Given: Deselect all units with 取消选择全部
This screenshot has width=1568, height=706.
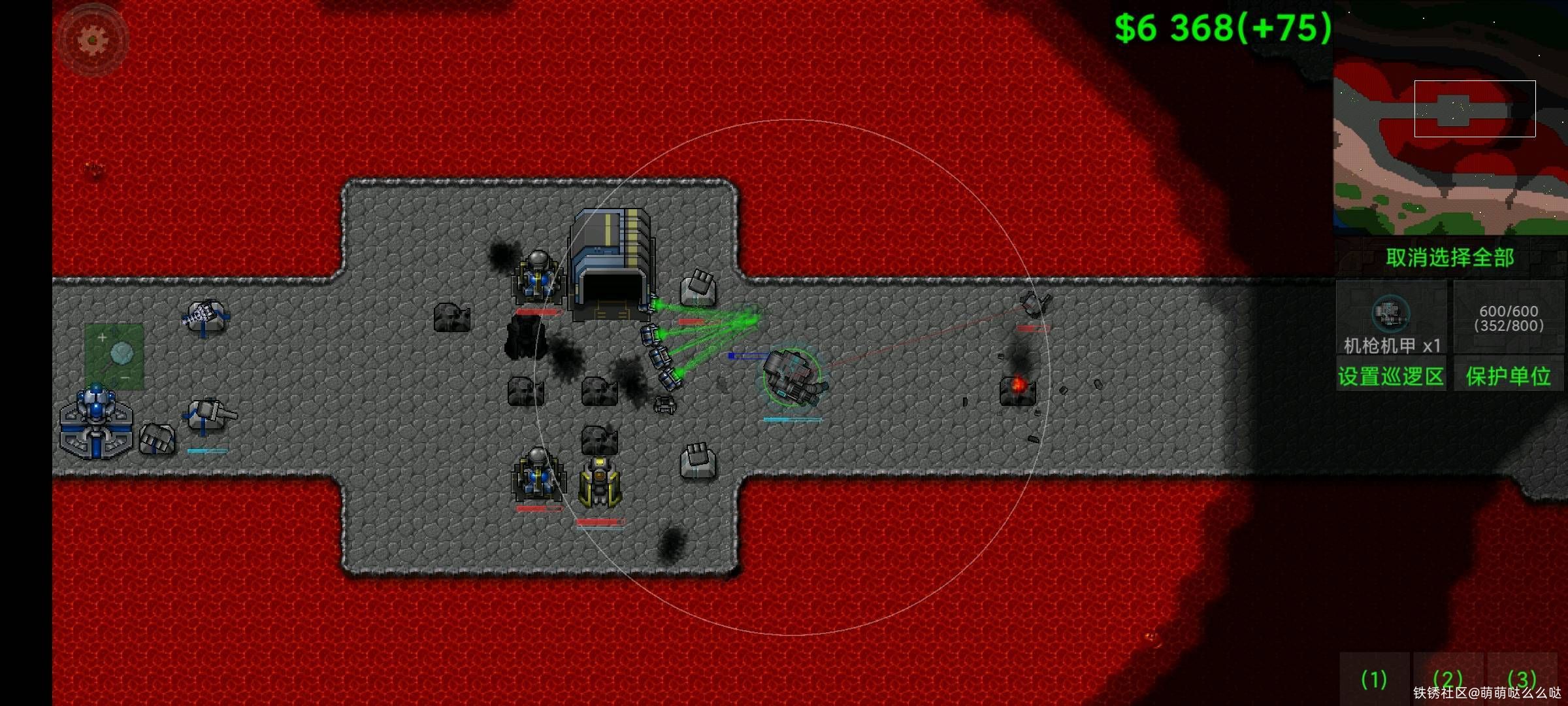Looking at the screenshot, I should tap(1450, 258).
